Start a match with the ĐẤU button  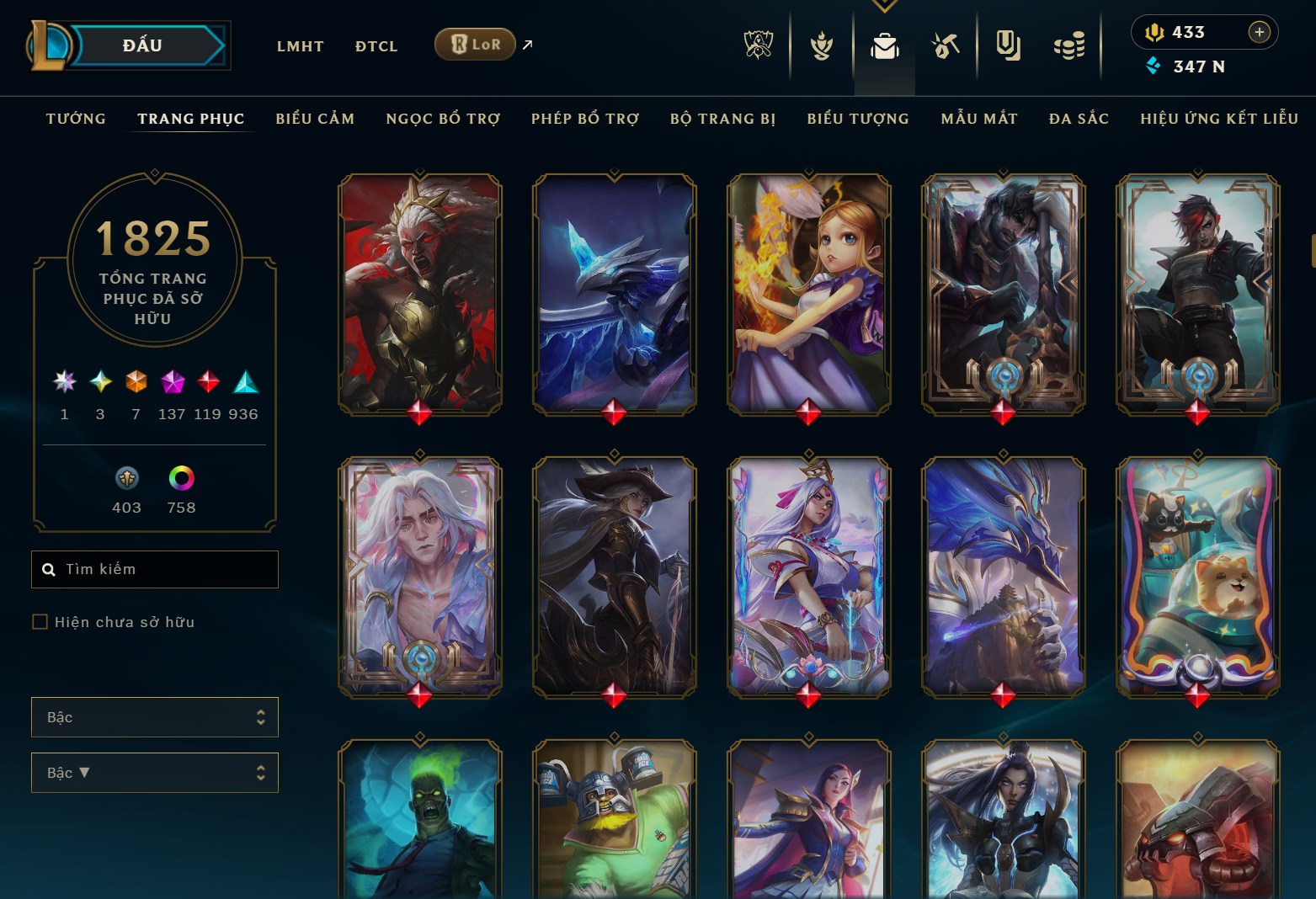pos(141,45)
